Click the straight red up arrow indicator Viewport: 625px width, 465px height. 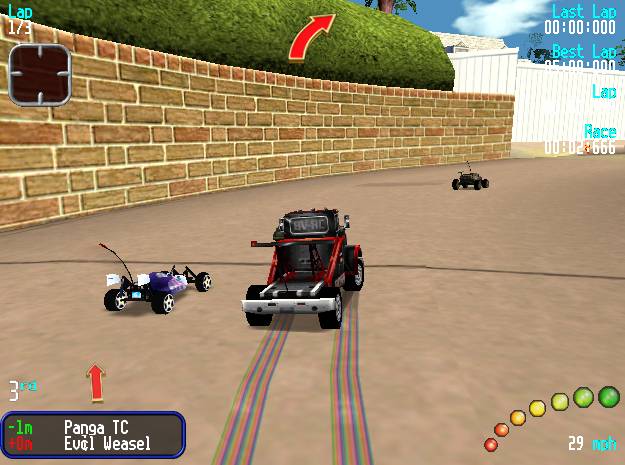pyautogui.click(x=96, y=382)
